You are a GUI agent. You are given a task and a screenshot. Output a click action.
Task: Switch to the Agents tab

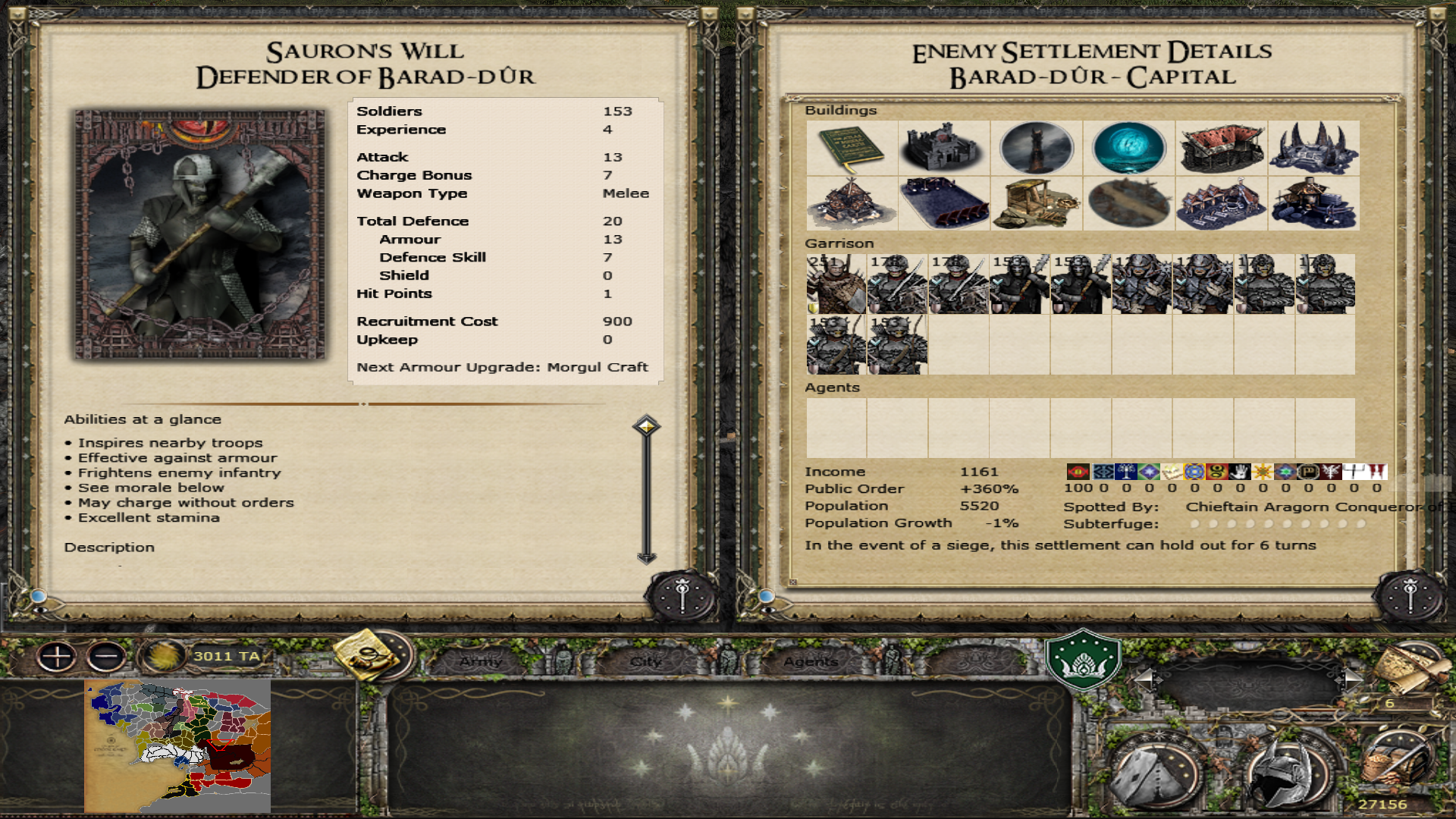coord(811,661)
